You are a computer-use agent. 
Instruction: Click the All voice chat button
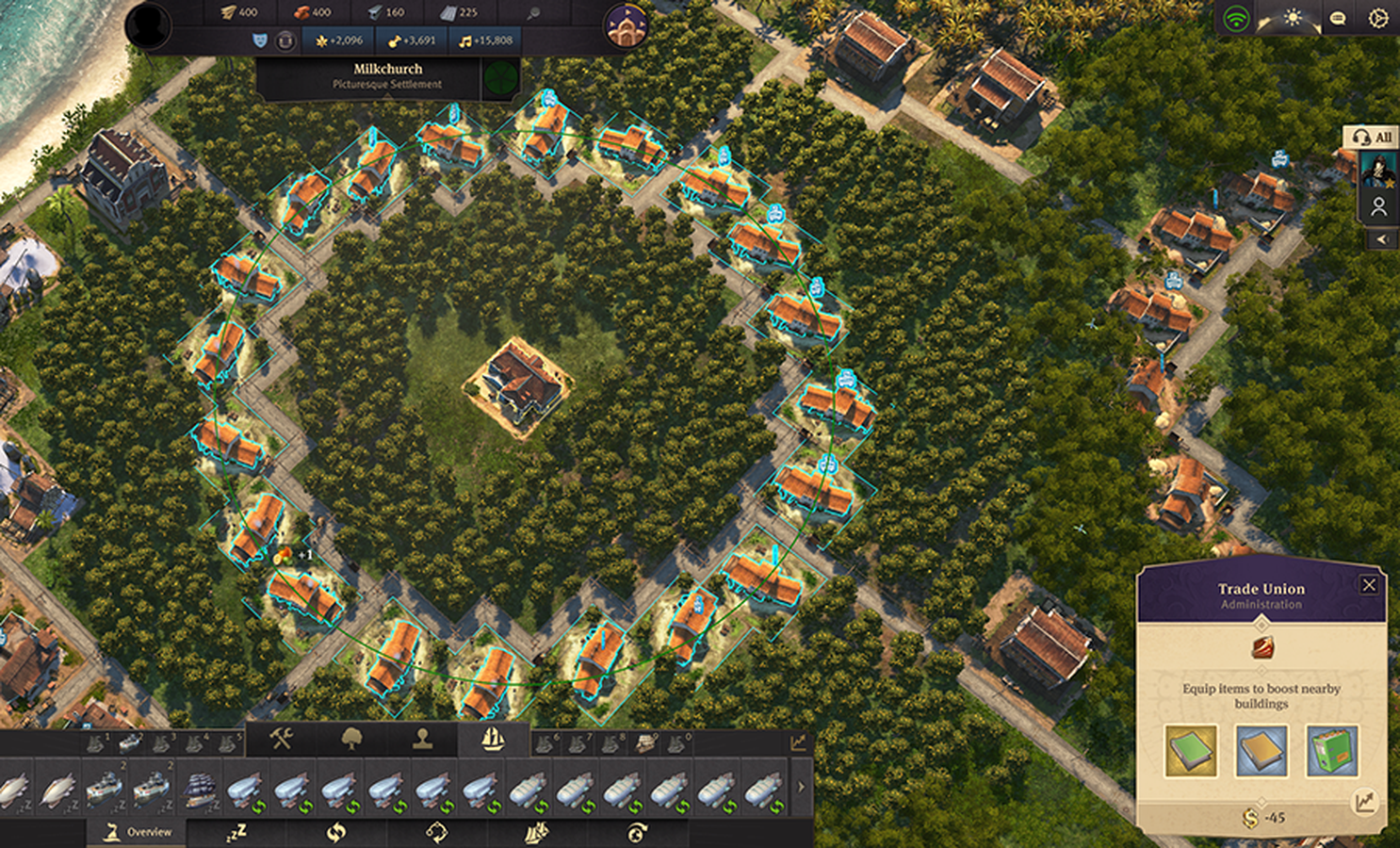click(x=1372, y=137)
